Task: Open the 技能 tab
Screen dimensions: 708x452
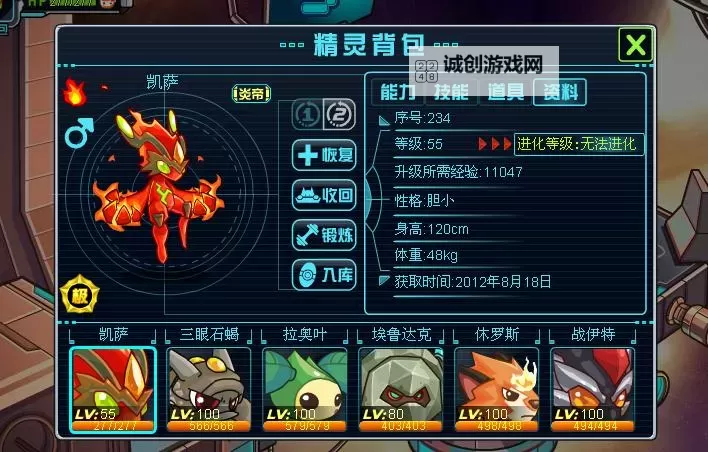Action: (450, 92)
